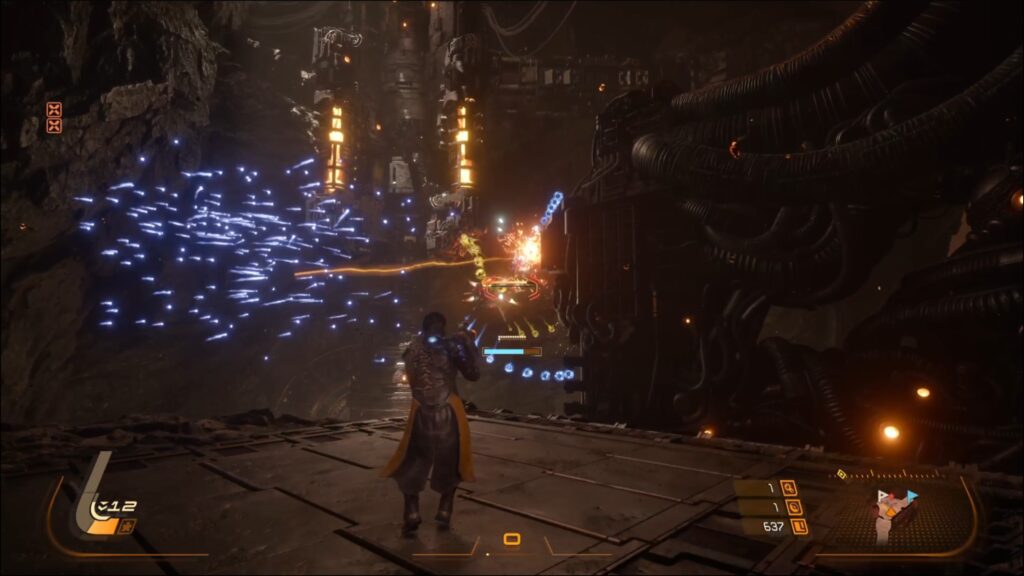The width and height of the screenshot is (1024, 576).
Task: Select the white flag marker on minimap
Action: coord(883,497)
